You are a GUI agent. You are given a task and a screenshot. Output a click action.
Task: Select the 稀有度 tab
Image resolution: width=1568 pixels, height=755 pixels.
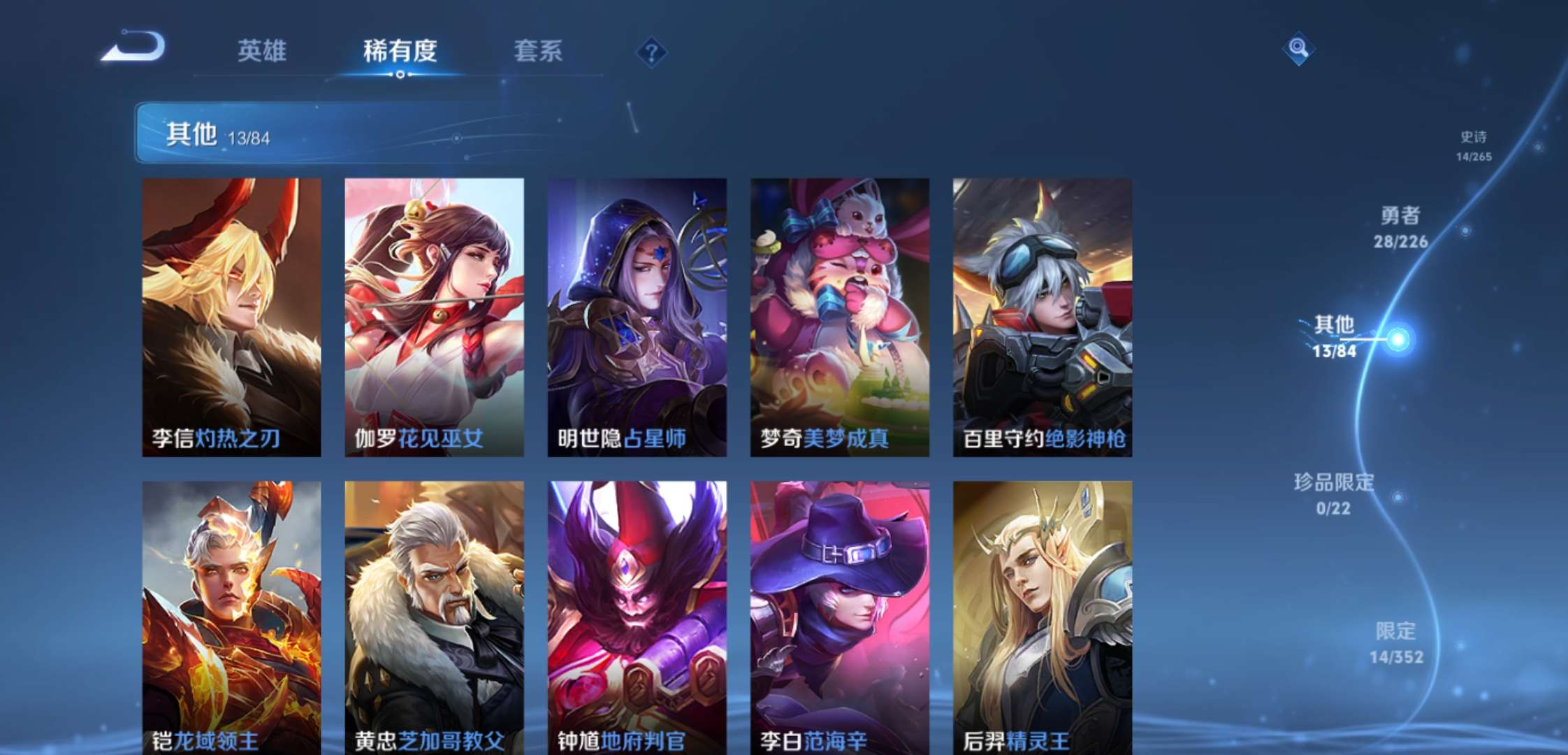[400, 52]
